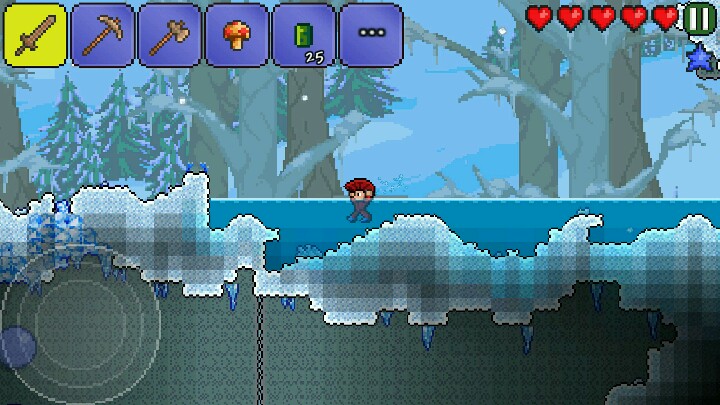Viewport: 720px width, 405px height.
Task: Pick the green item stack of 25
Action: (x=303, y=35)
